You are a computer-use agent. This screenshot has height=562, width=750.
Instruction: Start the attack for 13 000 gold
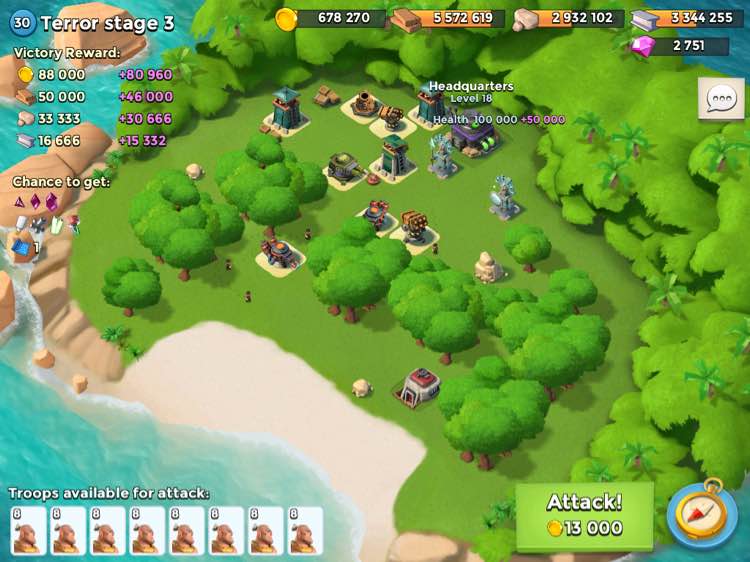pyautogui.click(x=584, y=516)
